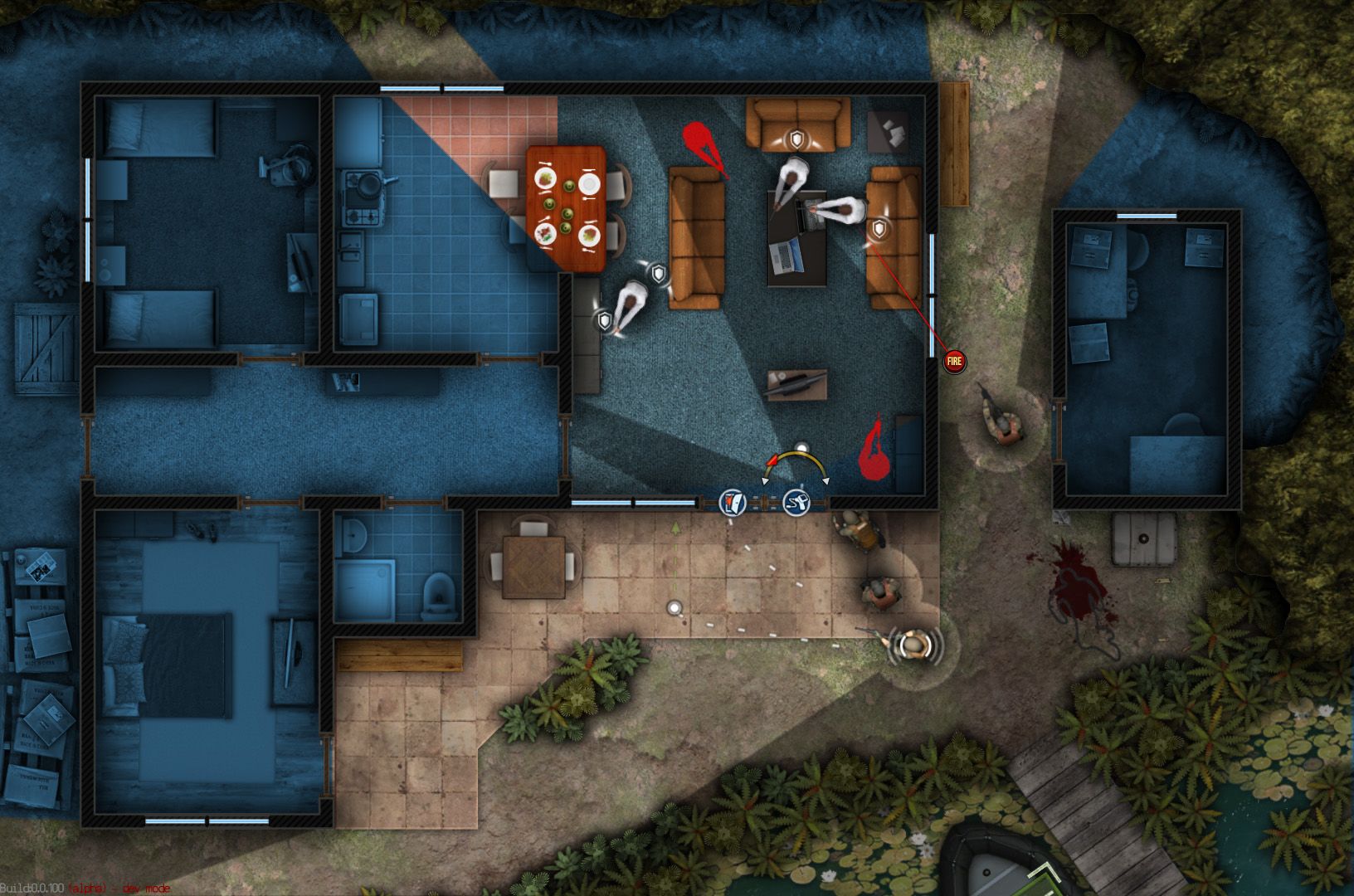Select the waypoint node inside the living room
The width and height of the screenshot is (1354, 896).
click(801, 448)
